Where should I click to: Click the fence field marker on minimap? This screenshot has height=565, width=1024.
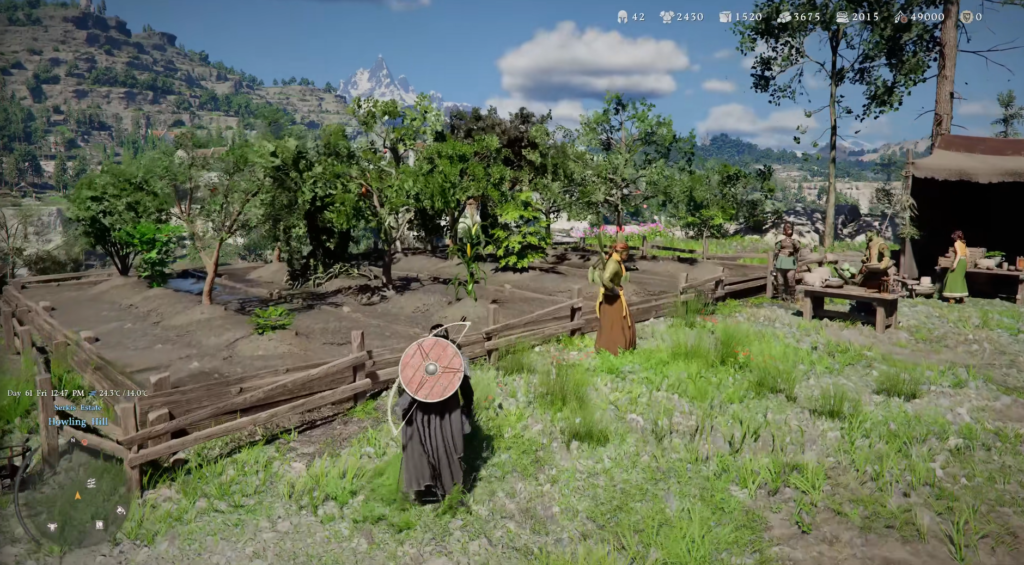(90, 482)
